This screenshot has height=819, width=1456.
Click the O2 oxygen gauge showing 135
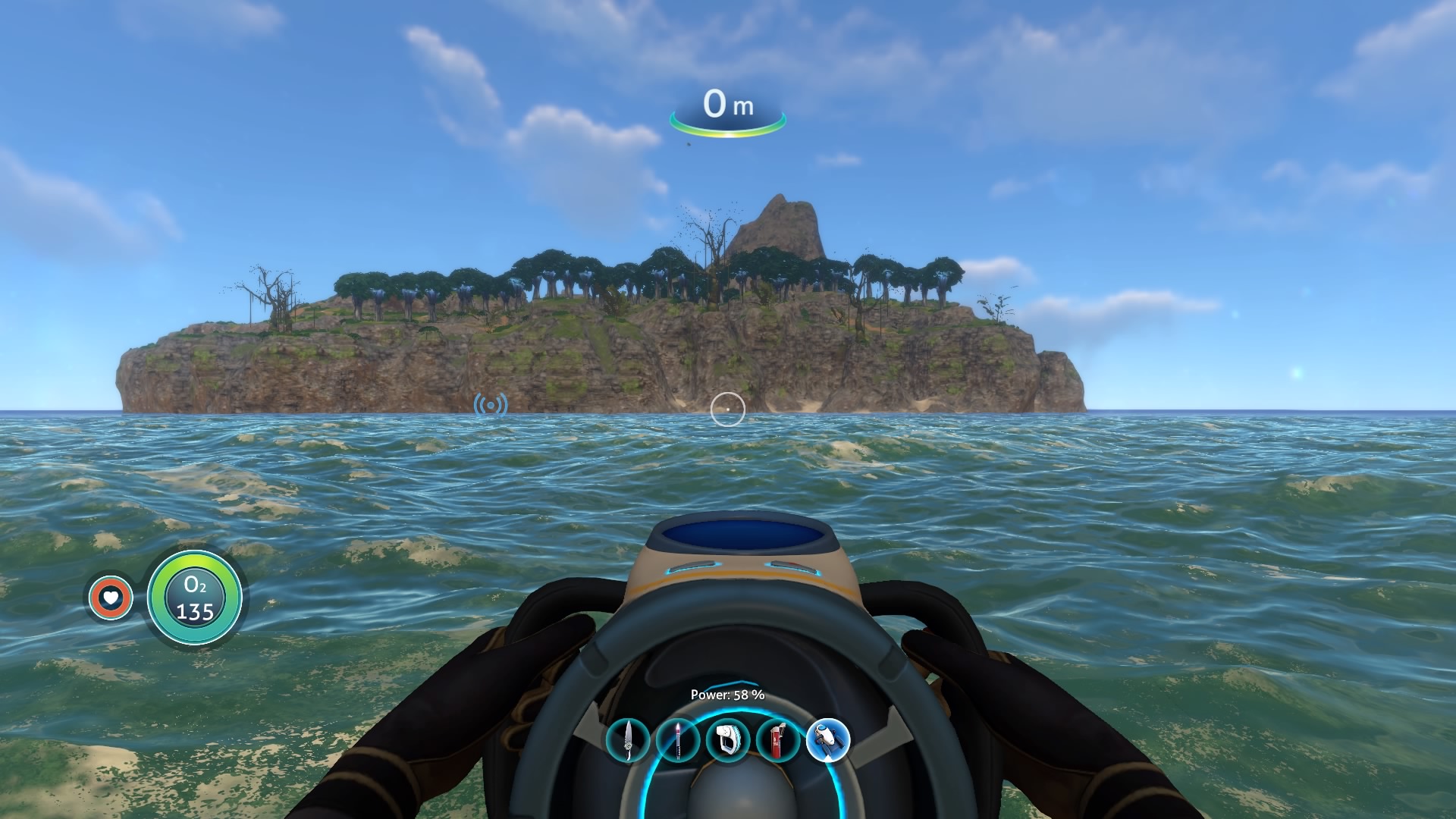pyautogui.click(x=195, y=599)
